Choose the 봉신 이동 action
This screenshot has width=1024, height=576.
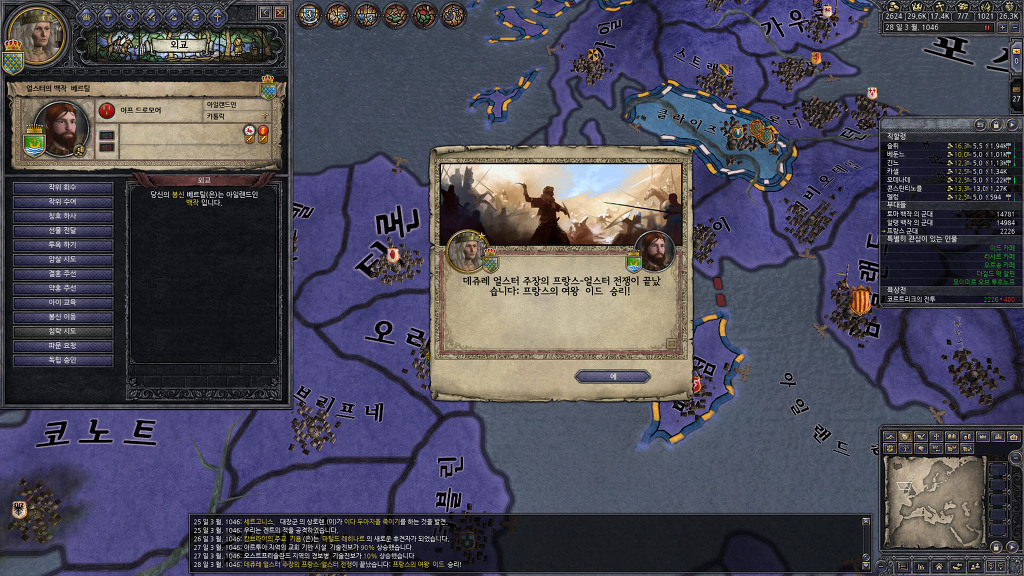[x=63, y=316]
